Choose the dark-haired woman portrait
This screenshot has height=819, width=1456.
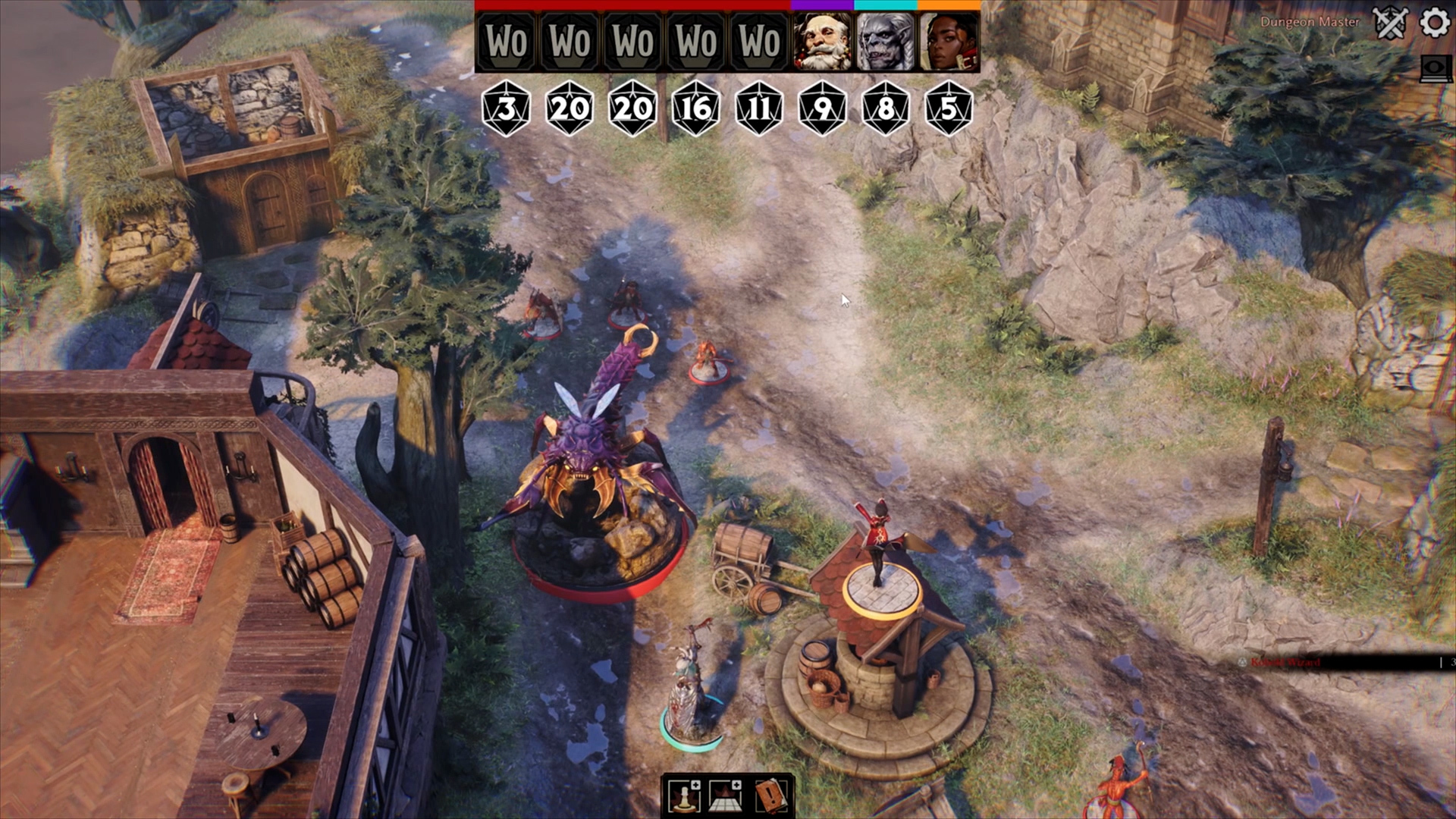(x=949, y=42)
